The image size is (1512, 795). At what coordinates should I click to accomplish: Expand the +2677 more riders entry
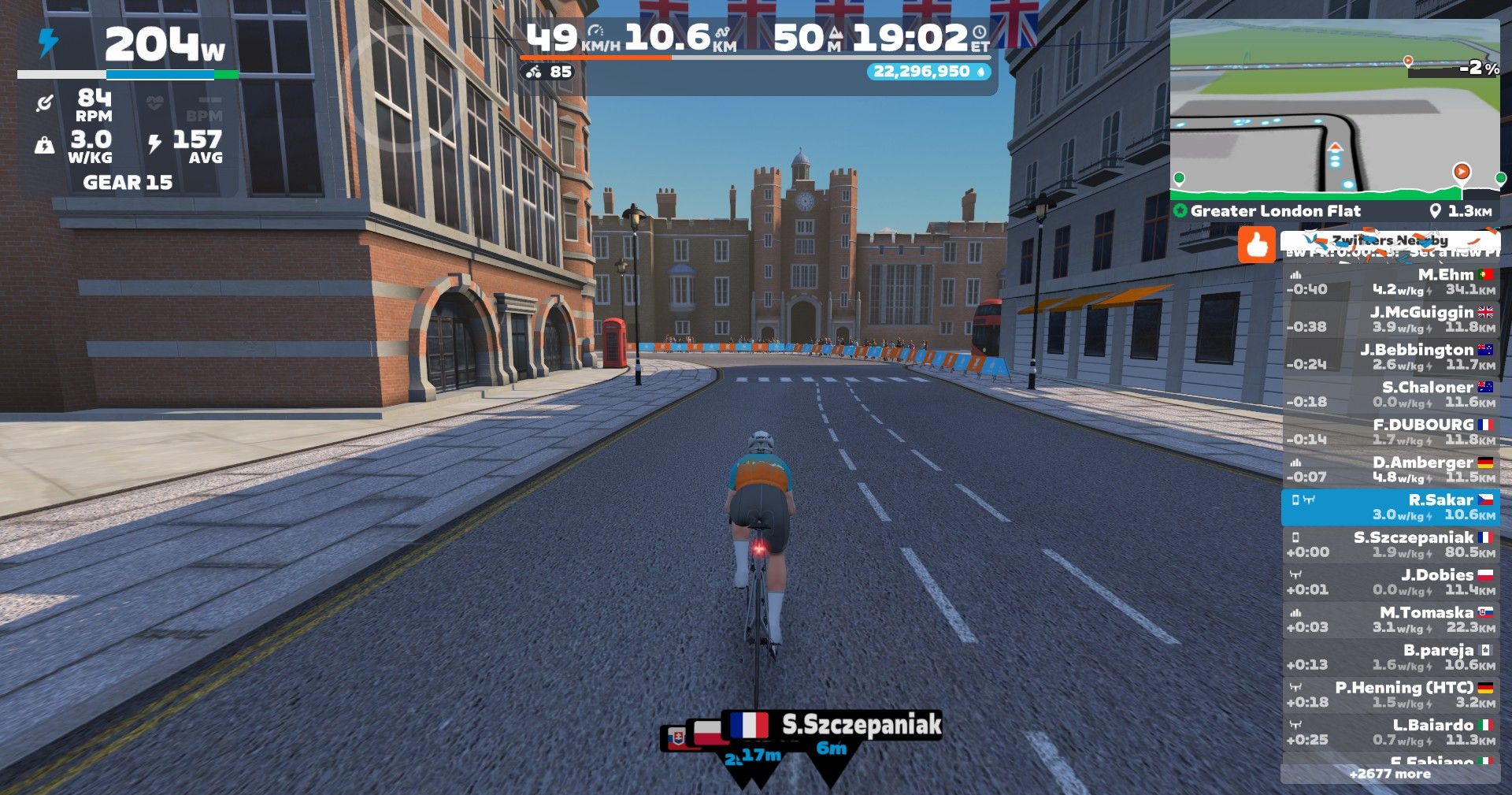1390,774
